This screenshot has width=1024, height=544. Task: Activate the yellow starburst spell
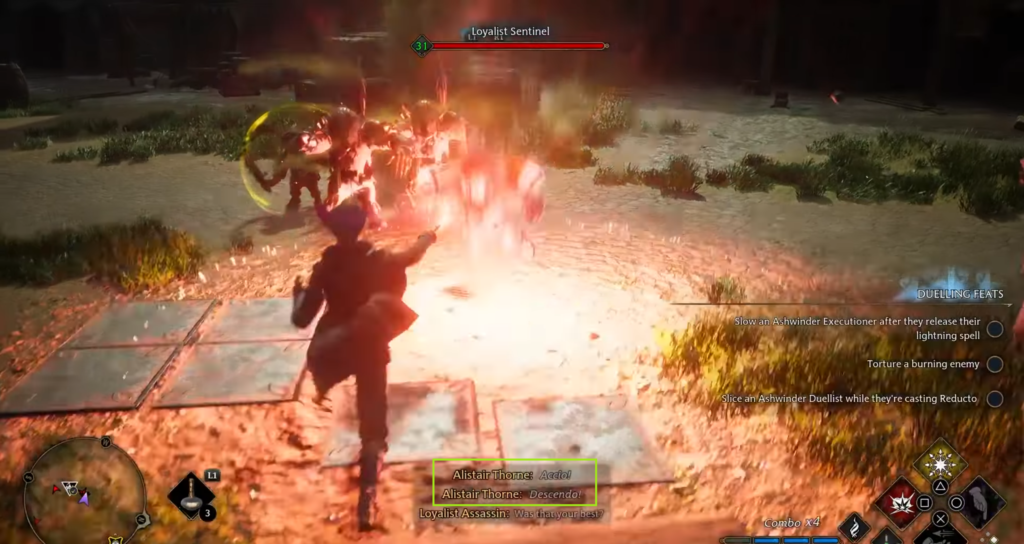[x=940, y=463]
